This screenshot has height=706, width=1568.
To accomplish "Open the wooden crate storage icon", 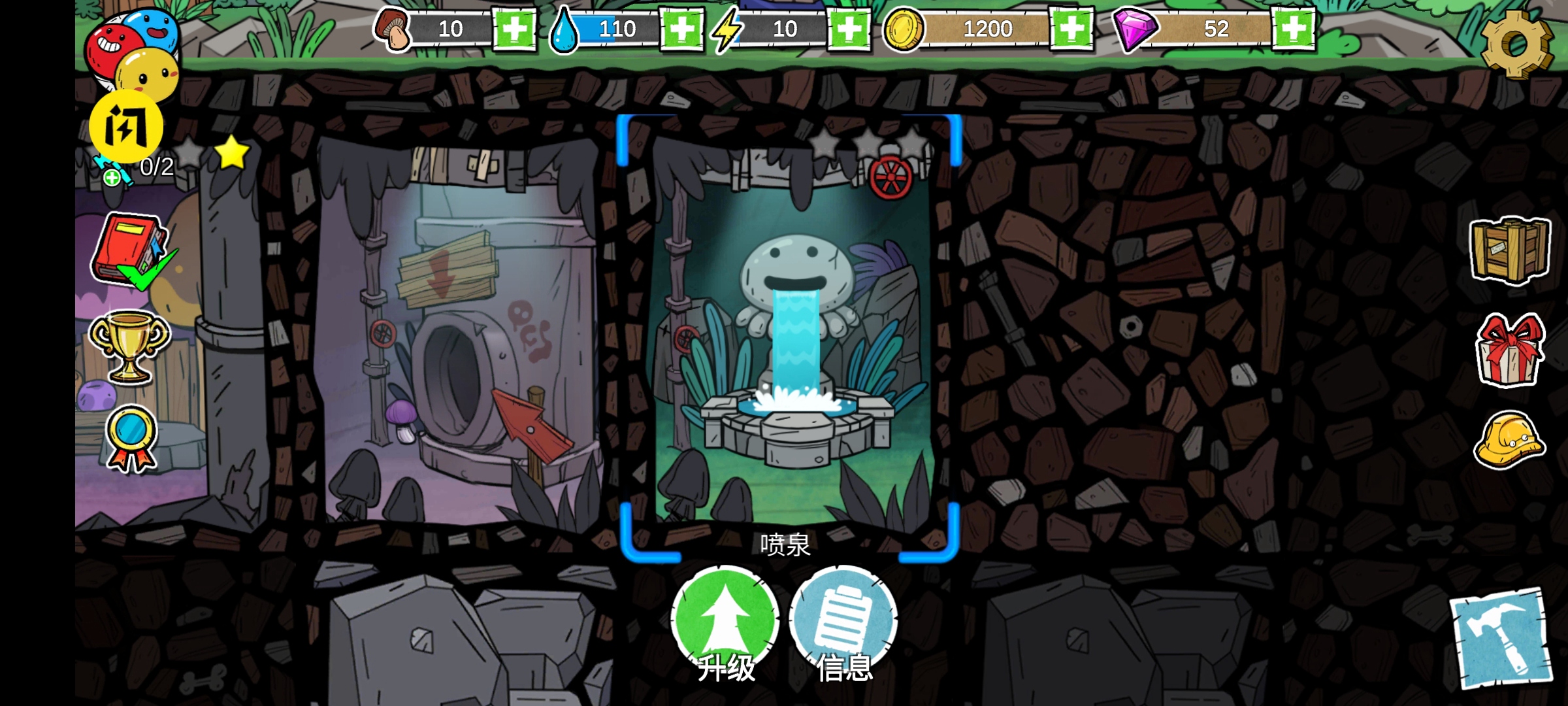I will (1510, 250).
